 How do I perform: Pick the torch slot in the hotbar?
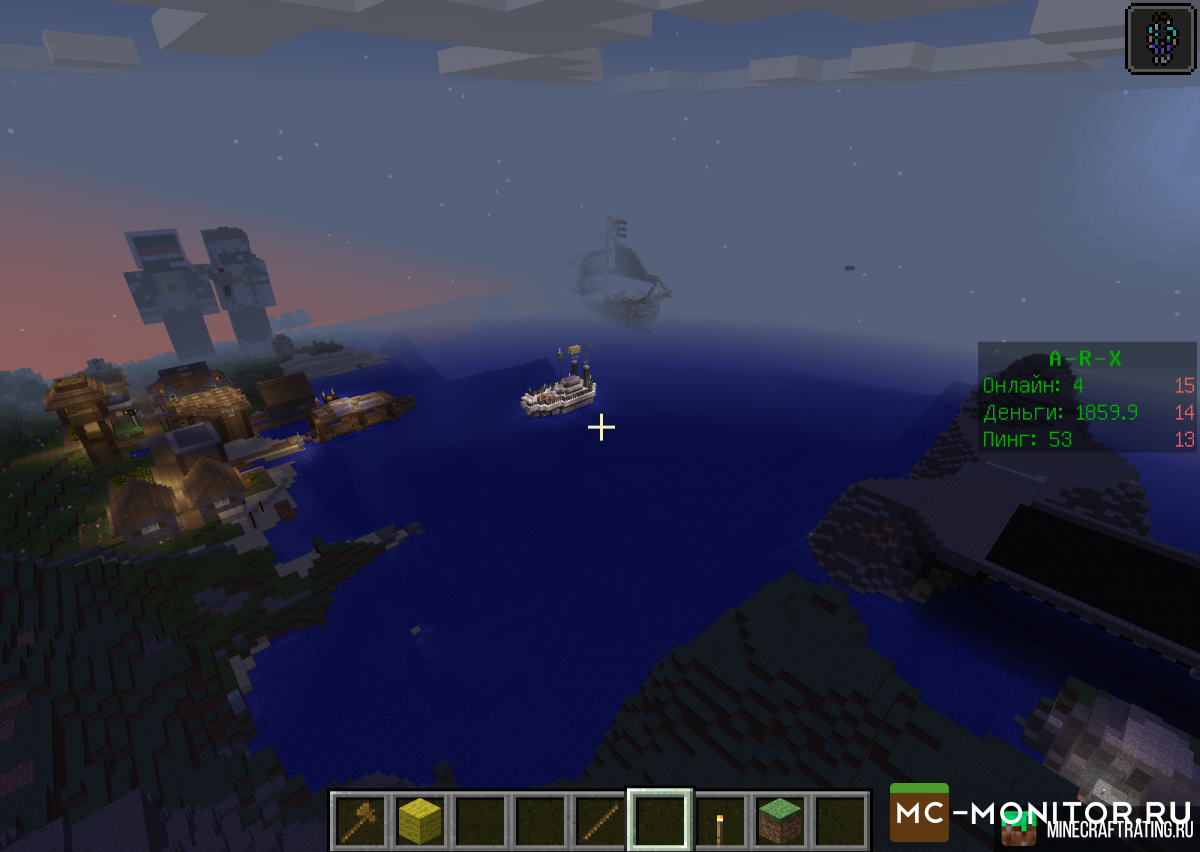(x=720, y=822)
